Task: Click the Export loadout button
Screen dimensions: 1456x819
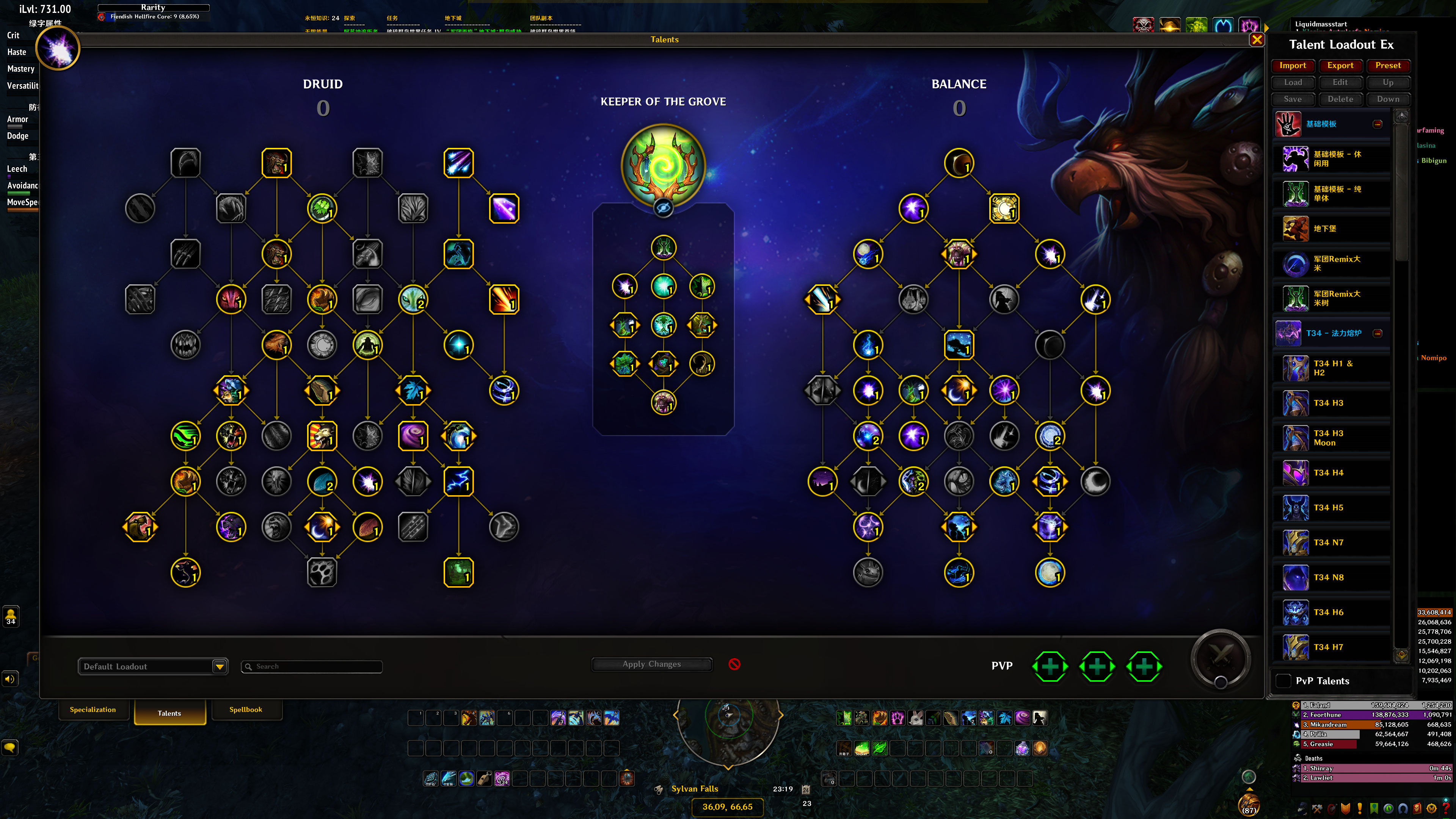Action: (x=1340, y=66)
